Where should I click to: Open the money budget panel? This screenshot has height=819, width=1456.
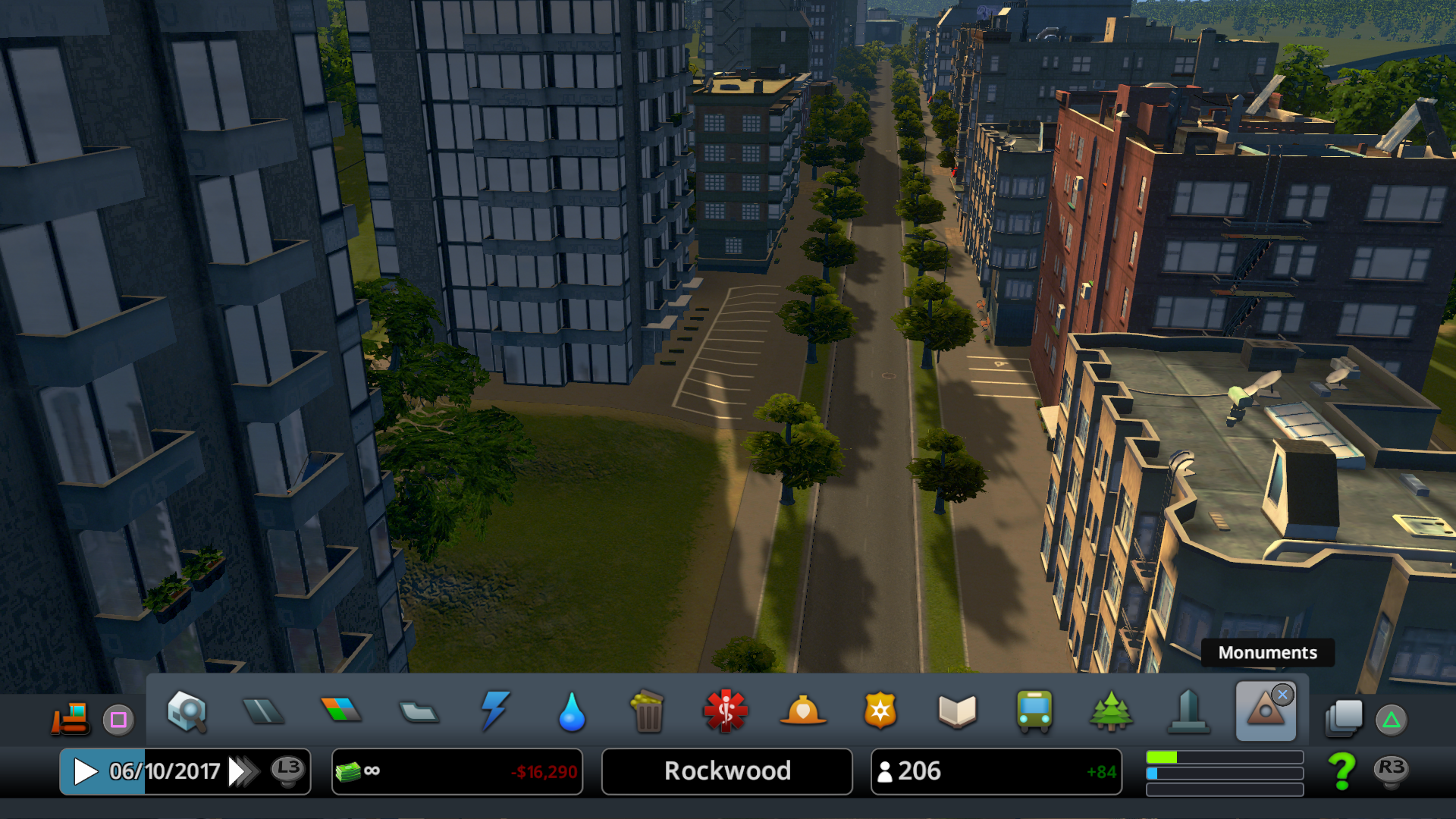[457, 772]
